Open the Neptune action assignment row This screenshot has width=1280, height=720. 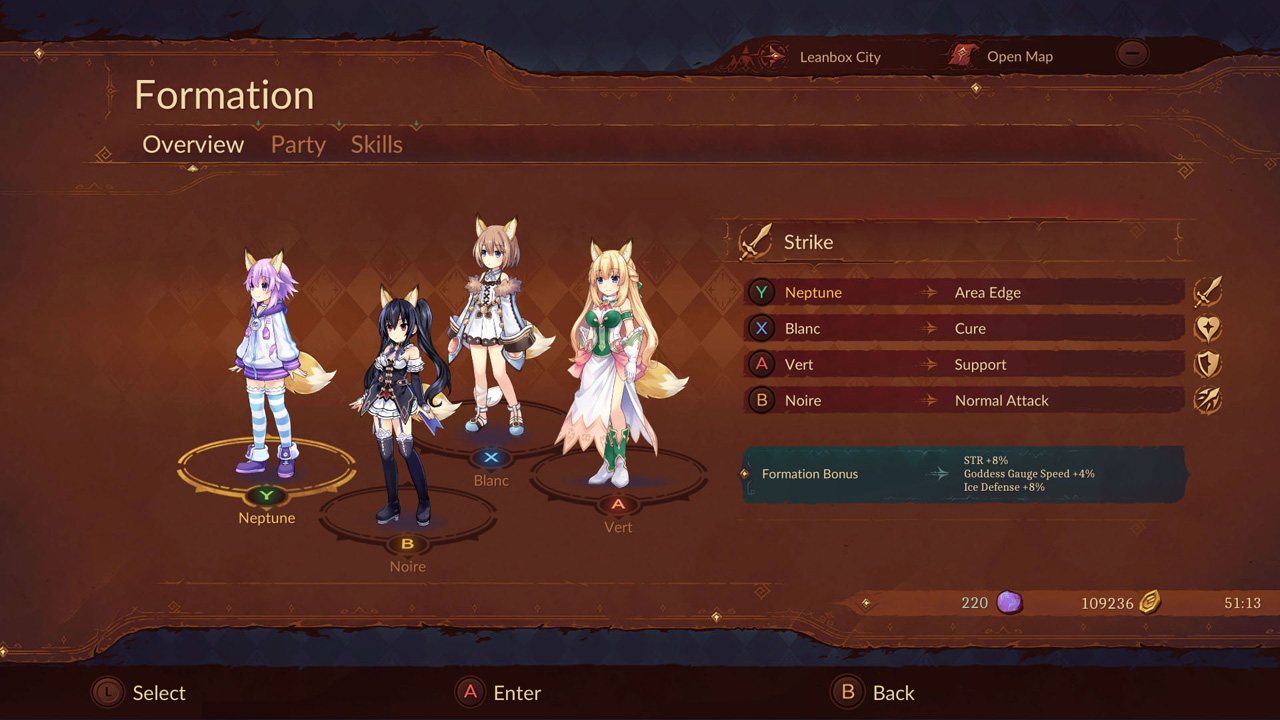coord(960,292)
